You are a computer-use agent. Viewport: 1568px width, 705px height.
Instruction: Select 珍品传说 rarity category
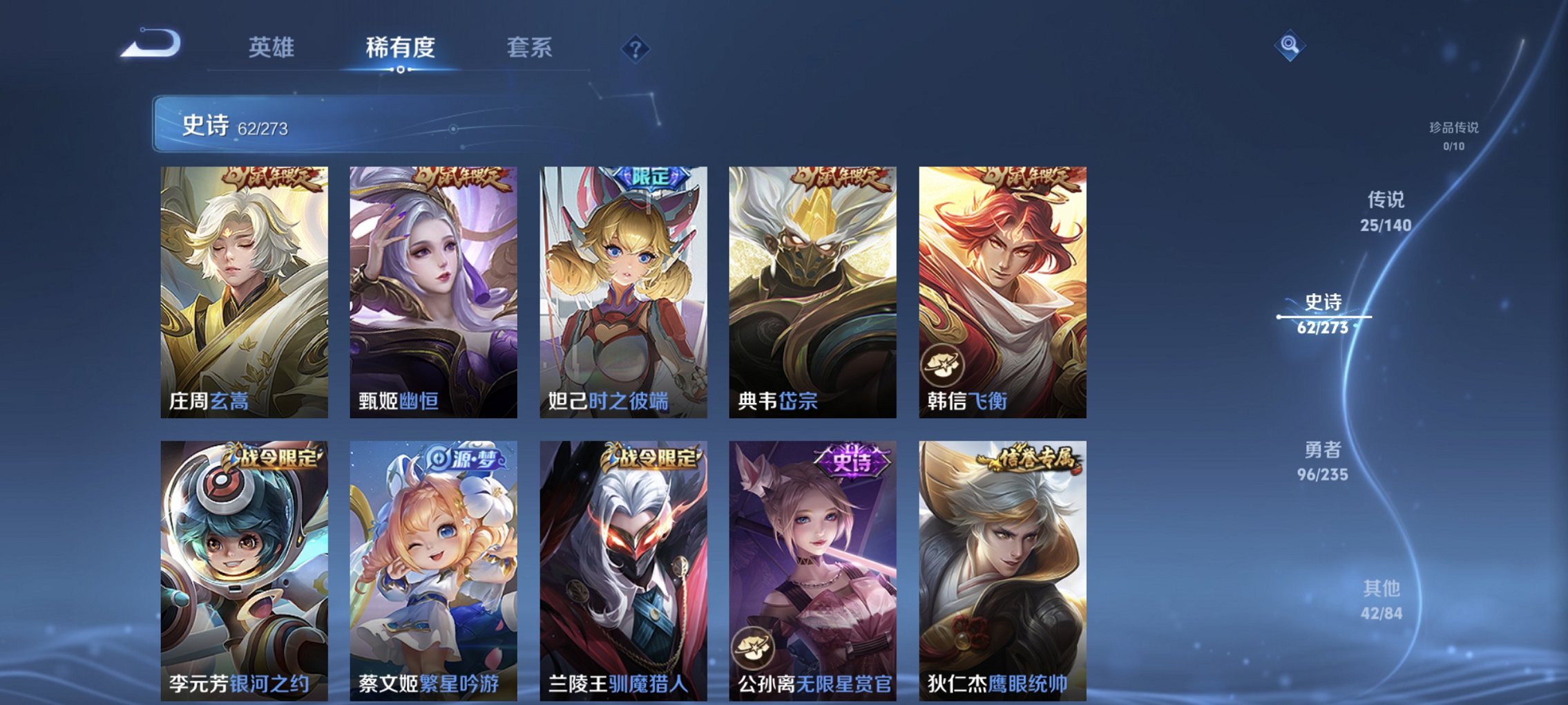coord(1455,135)
